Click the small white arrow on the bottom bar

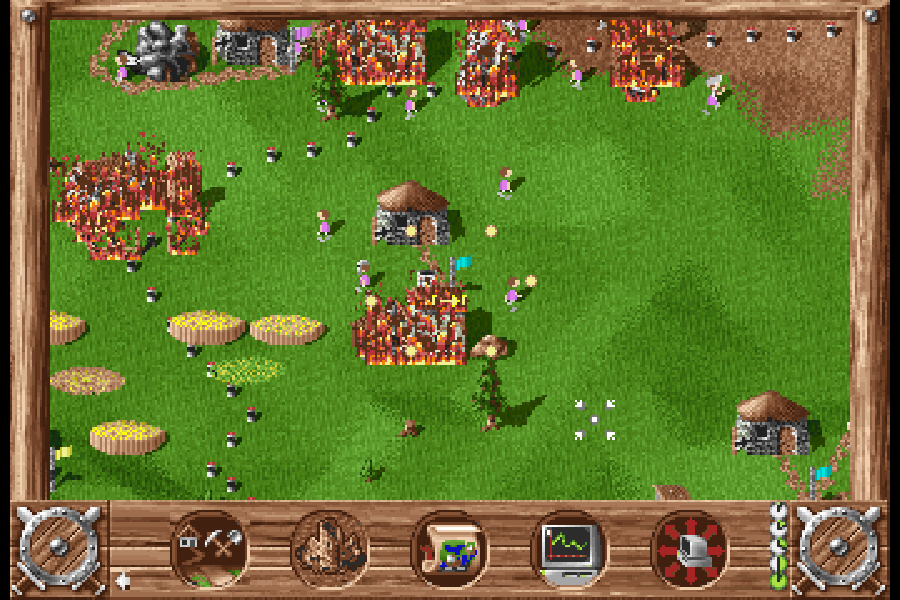[x=122, y=580]
